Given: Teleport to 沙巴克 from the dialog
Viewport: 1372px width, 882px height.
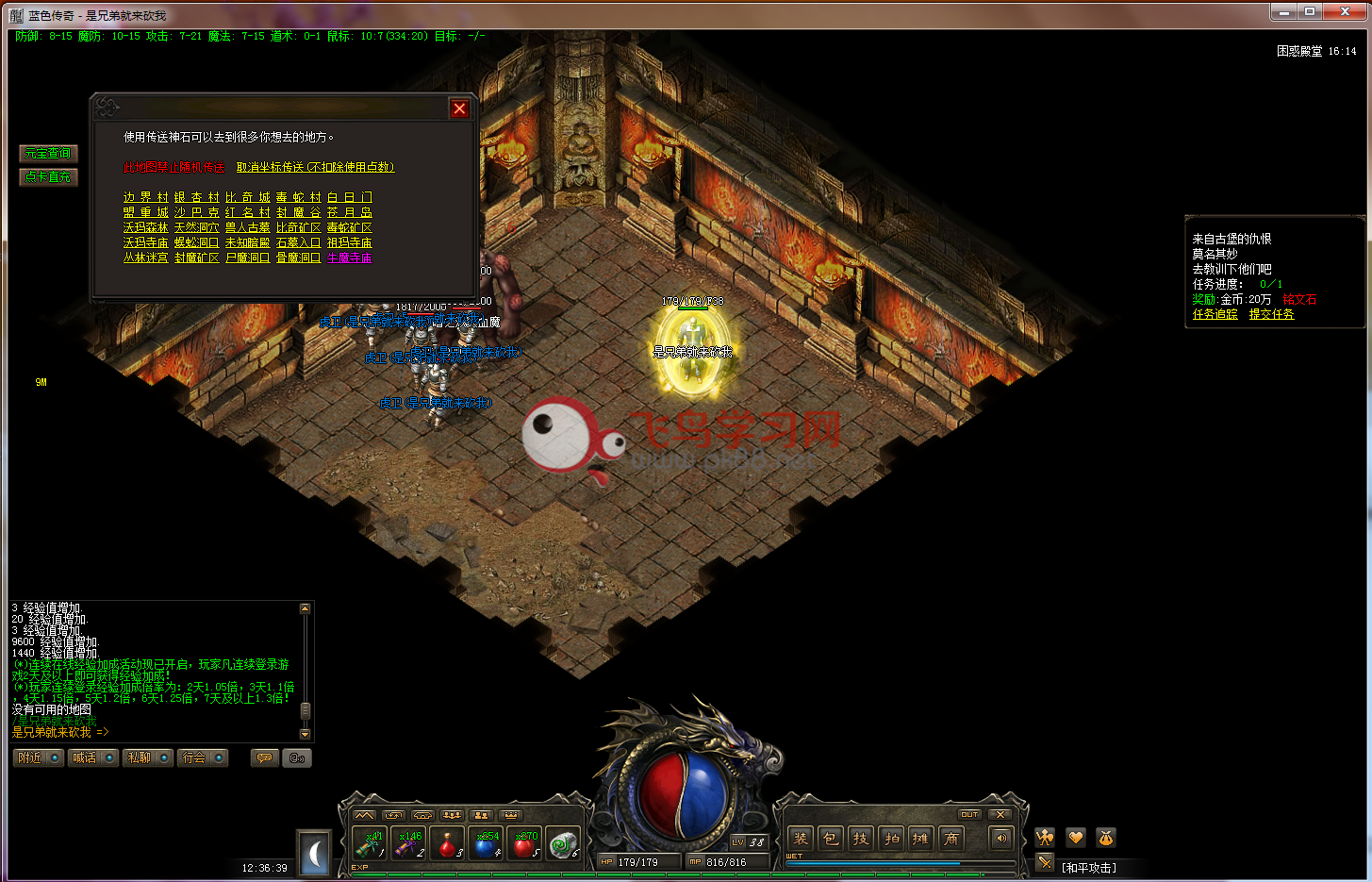Looking at the screenshot, I should click(196, 212).
